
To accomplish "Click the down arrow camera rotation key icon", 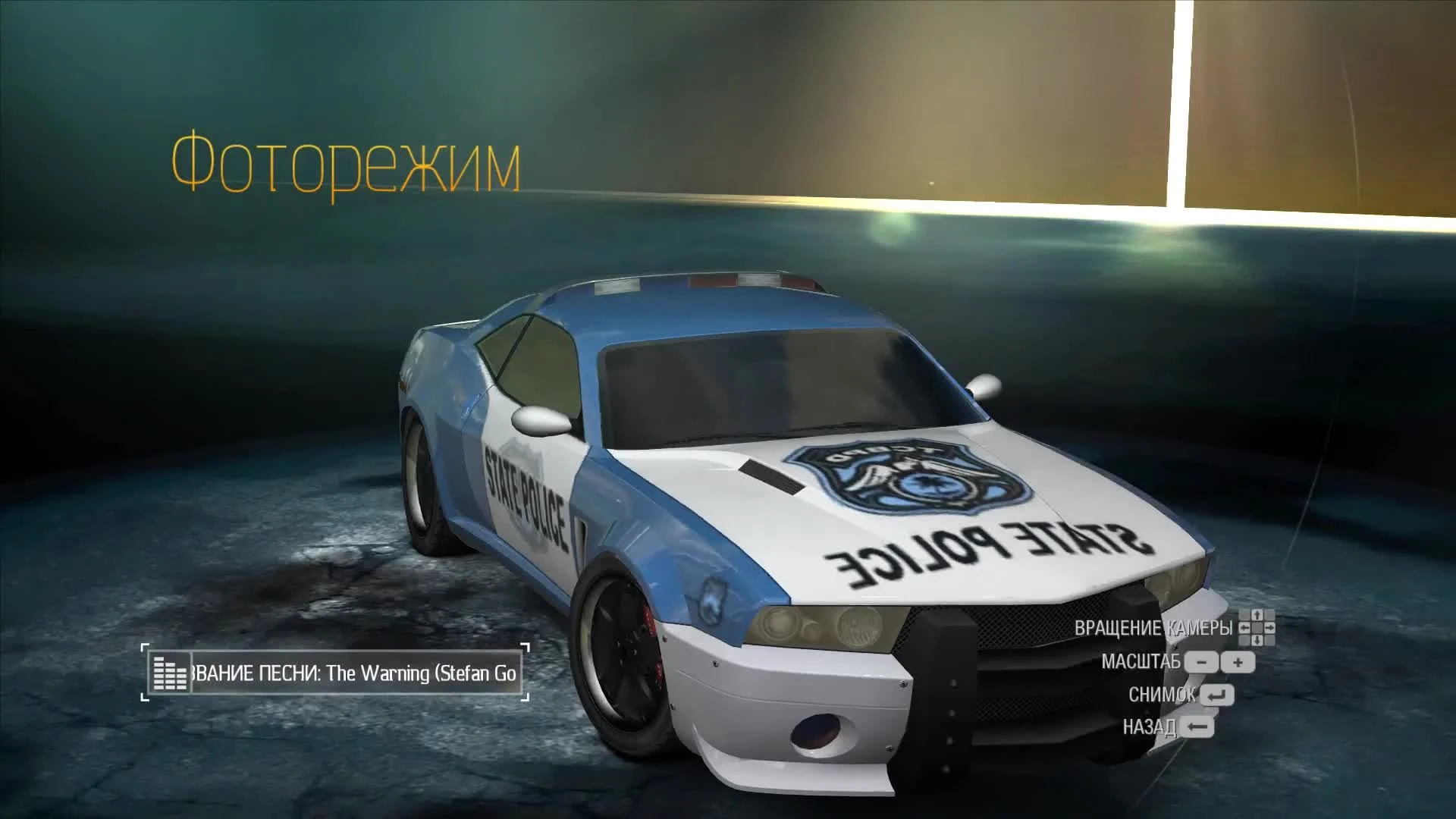I will 1257,640.
